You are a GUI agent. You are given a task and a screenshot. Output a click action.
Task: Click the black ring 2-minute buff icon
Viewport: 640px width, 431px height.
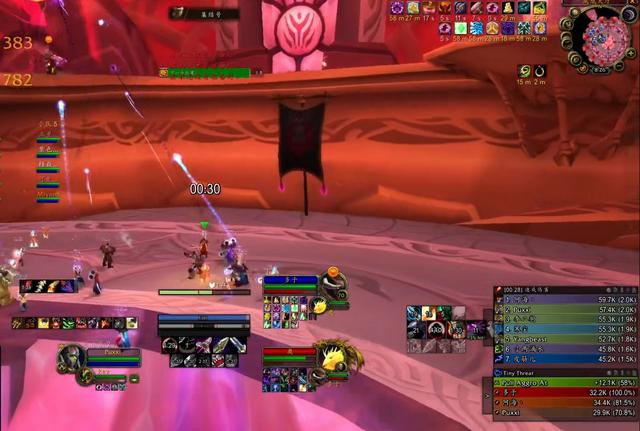[540, 72]
